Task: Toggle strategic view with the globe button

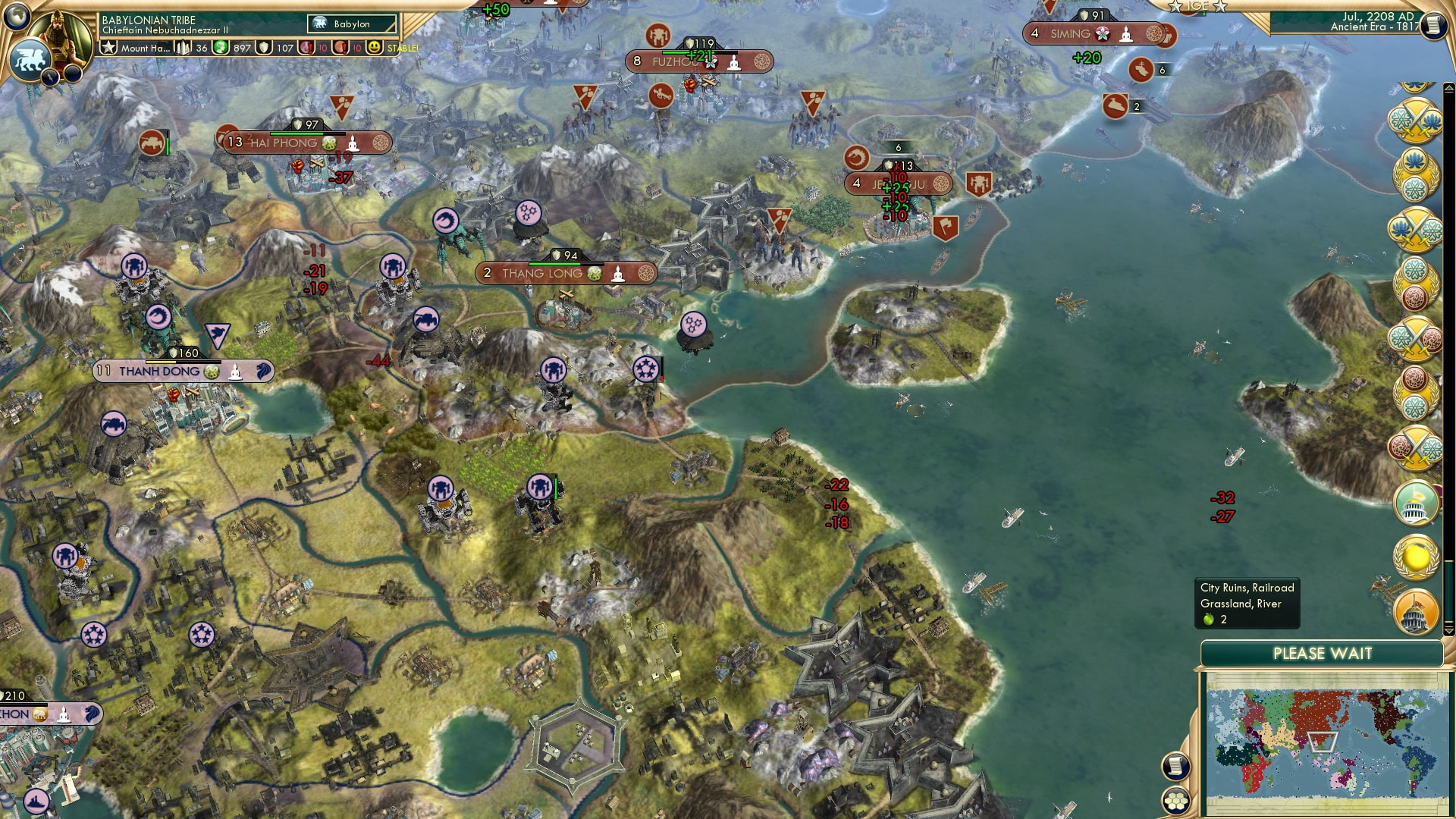Action: point(15,17)
